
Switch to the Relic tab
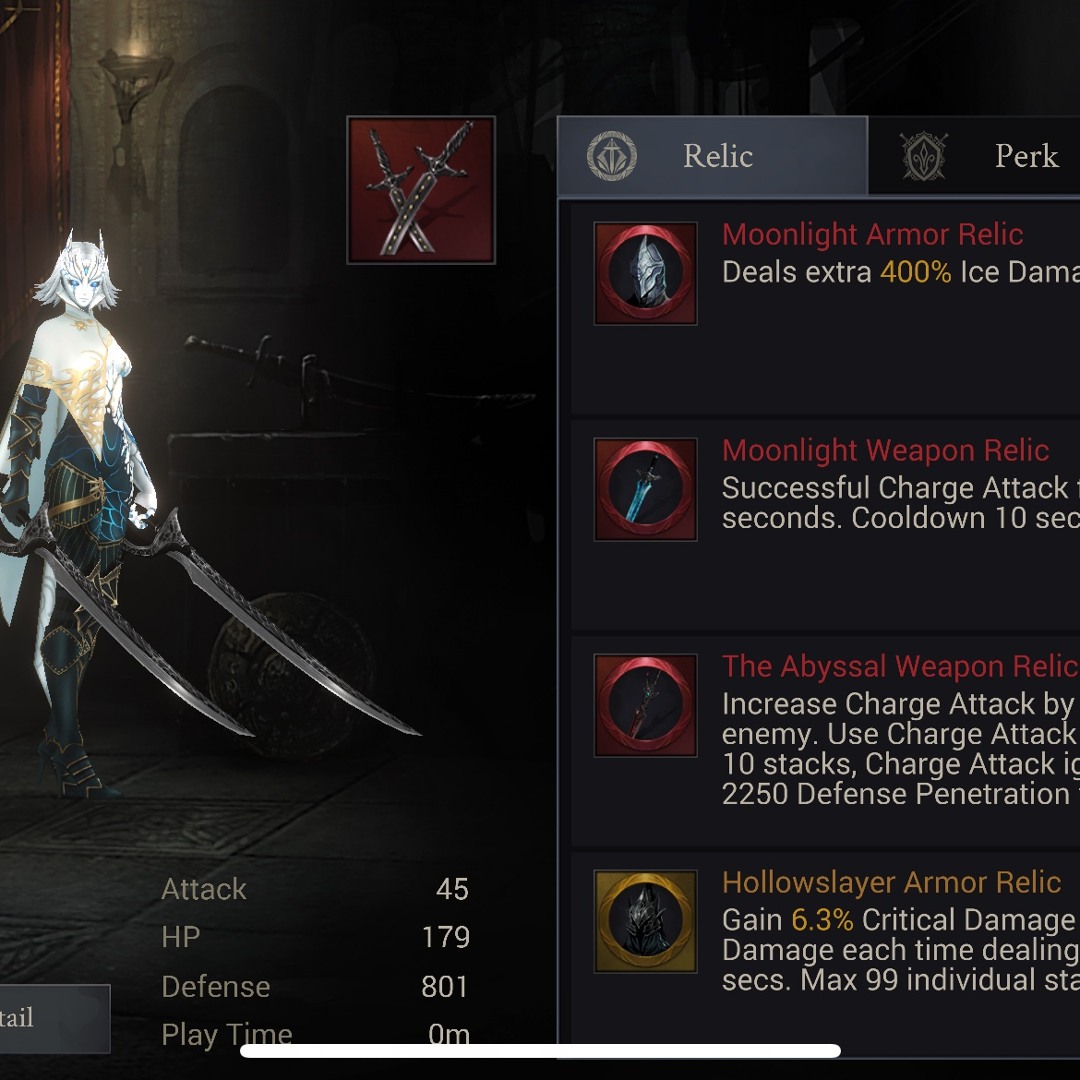pyautogui.click(x=712, y=156)
